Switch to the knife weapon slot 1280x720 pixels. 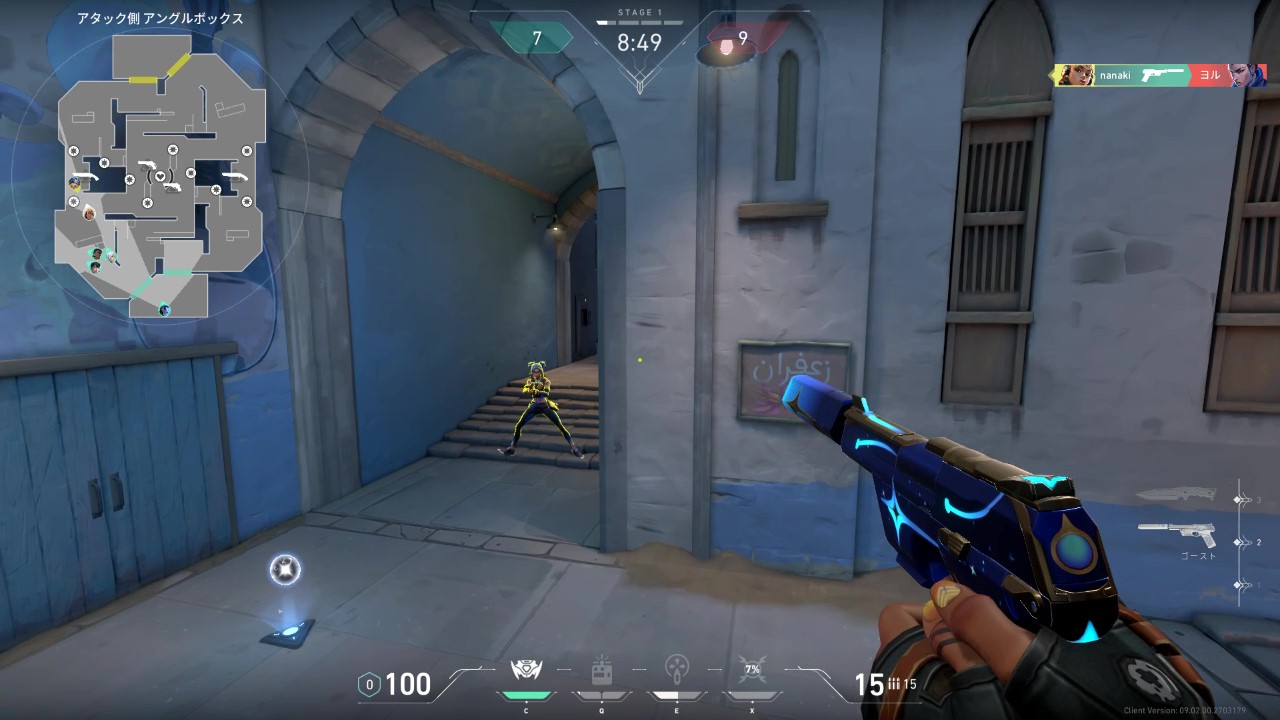(x=1176, y=495)
